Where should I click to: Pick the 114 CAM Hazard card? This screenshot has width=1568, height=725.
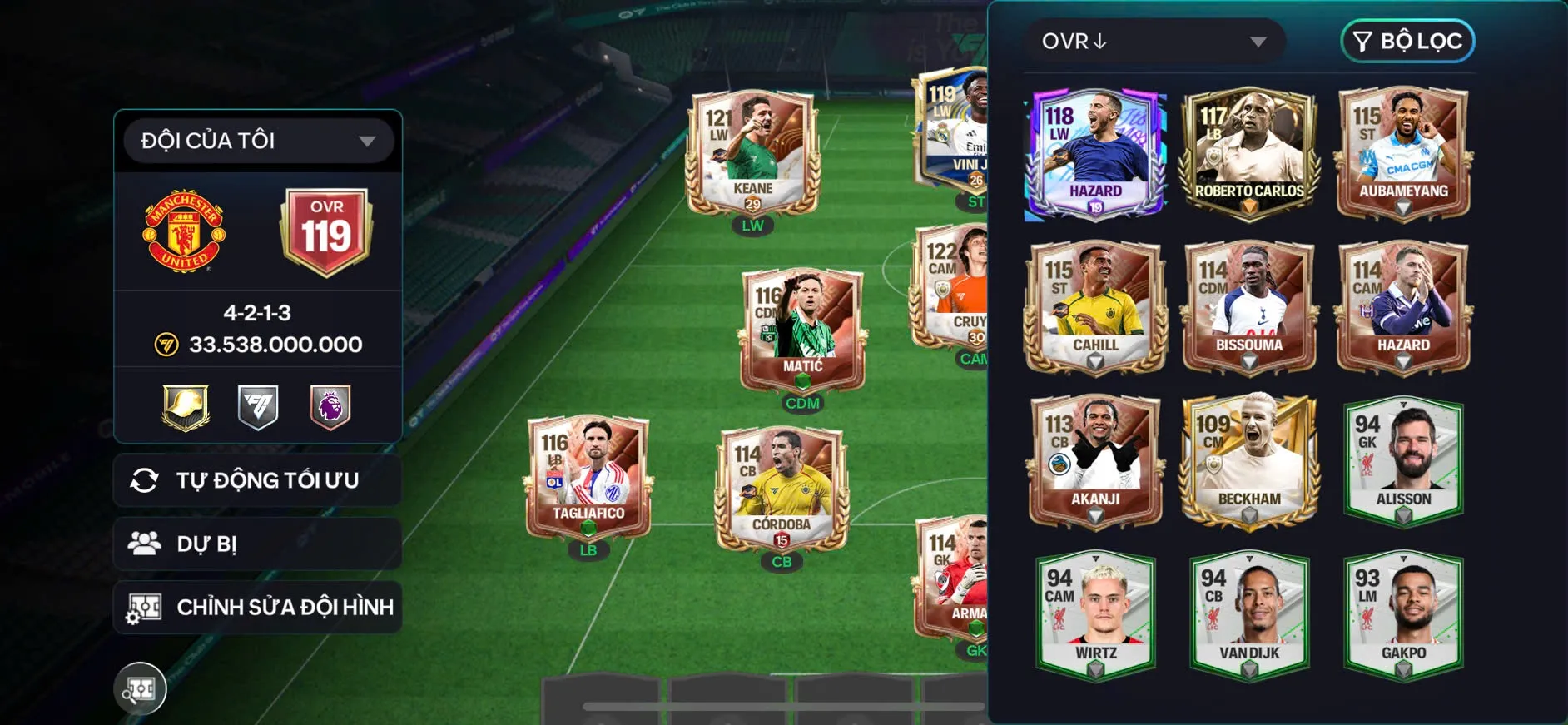click(x=1403, y=308)
